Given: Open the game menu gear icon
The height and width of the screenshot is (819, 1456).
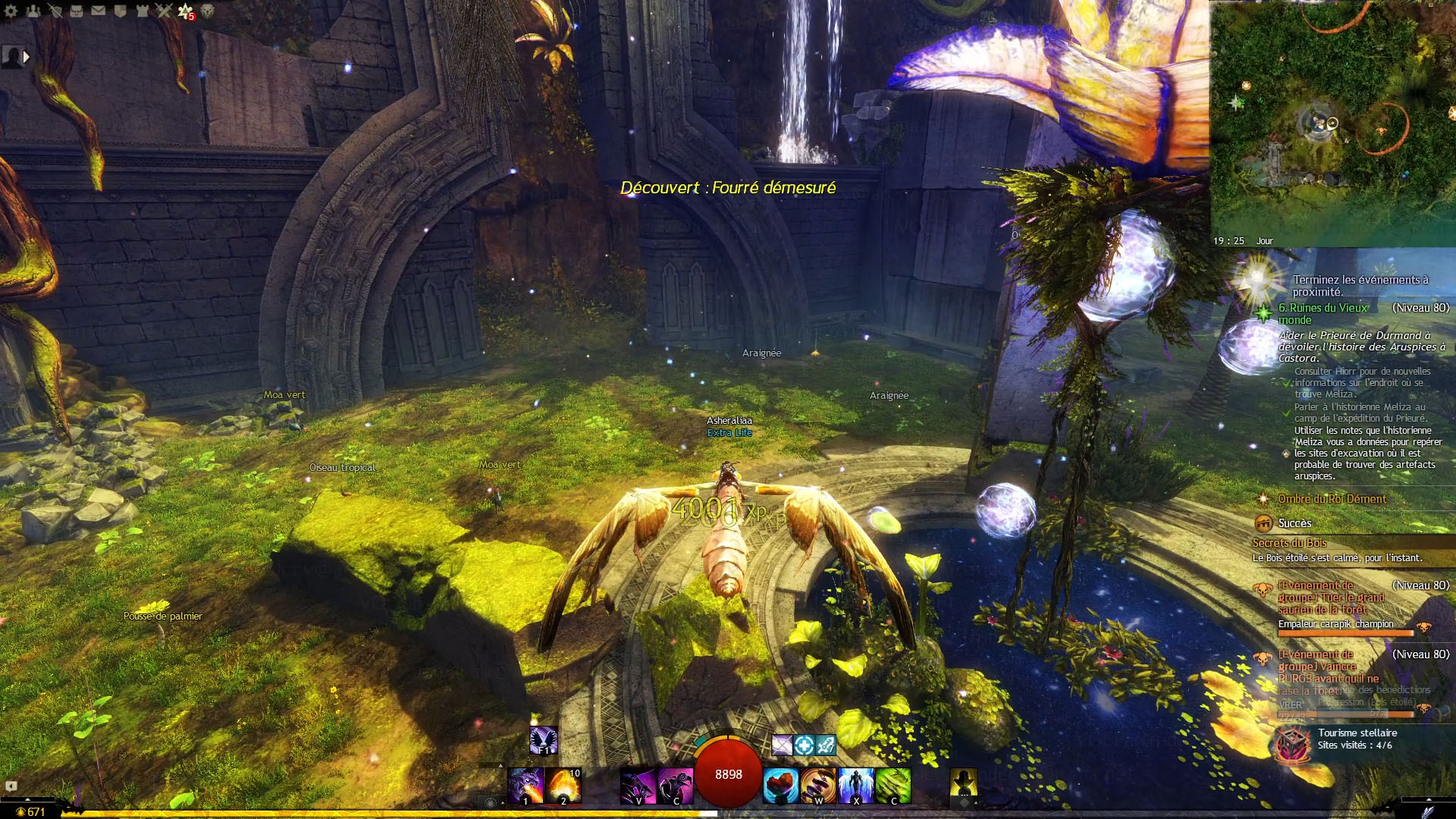Looking at the screenshot, I should click(11, 11).
